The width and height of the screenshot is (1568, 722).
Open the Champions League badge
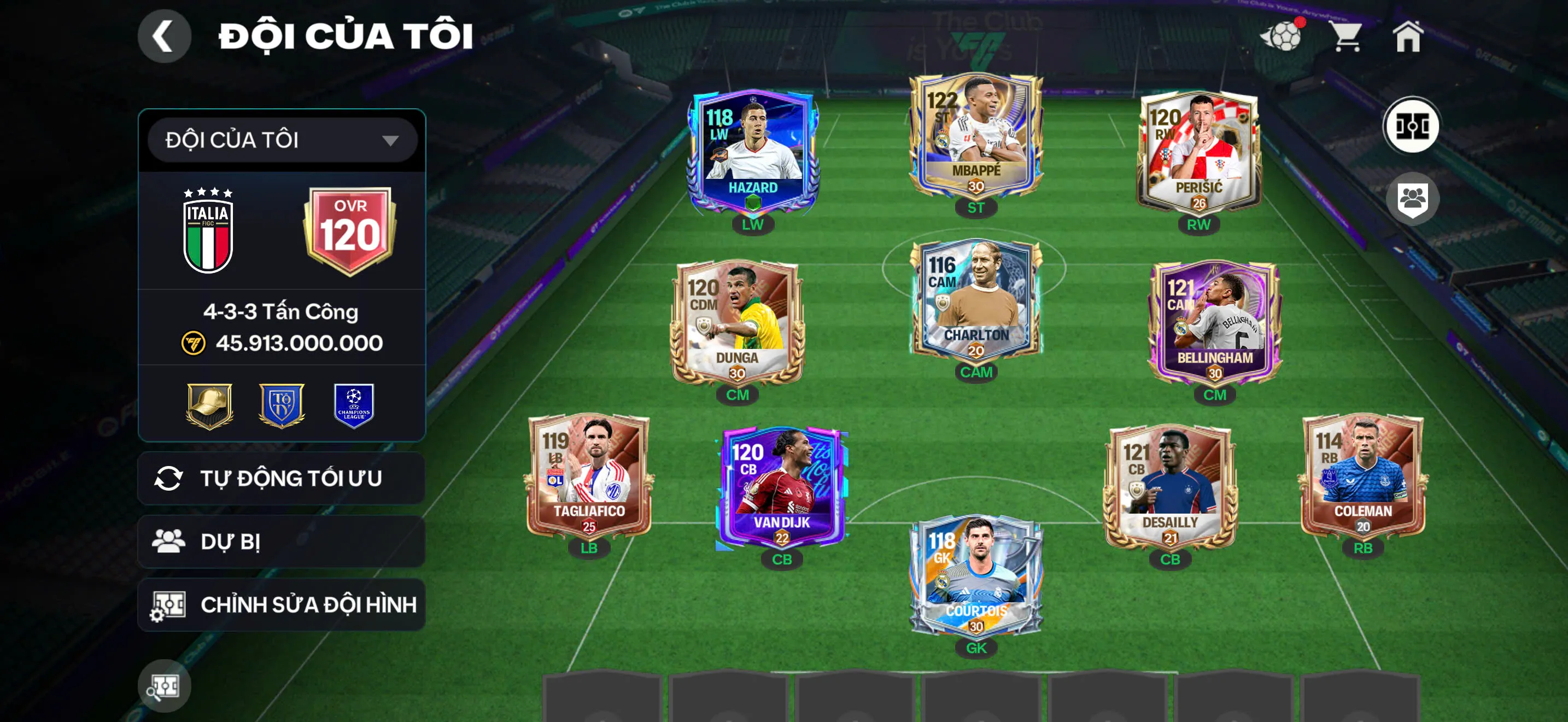click(x=354, y=405)
